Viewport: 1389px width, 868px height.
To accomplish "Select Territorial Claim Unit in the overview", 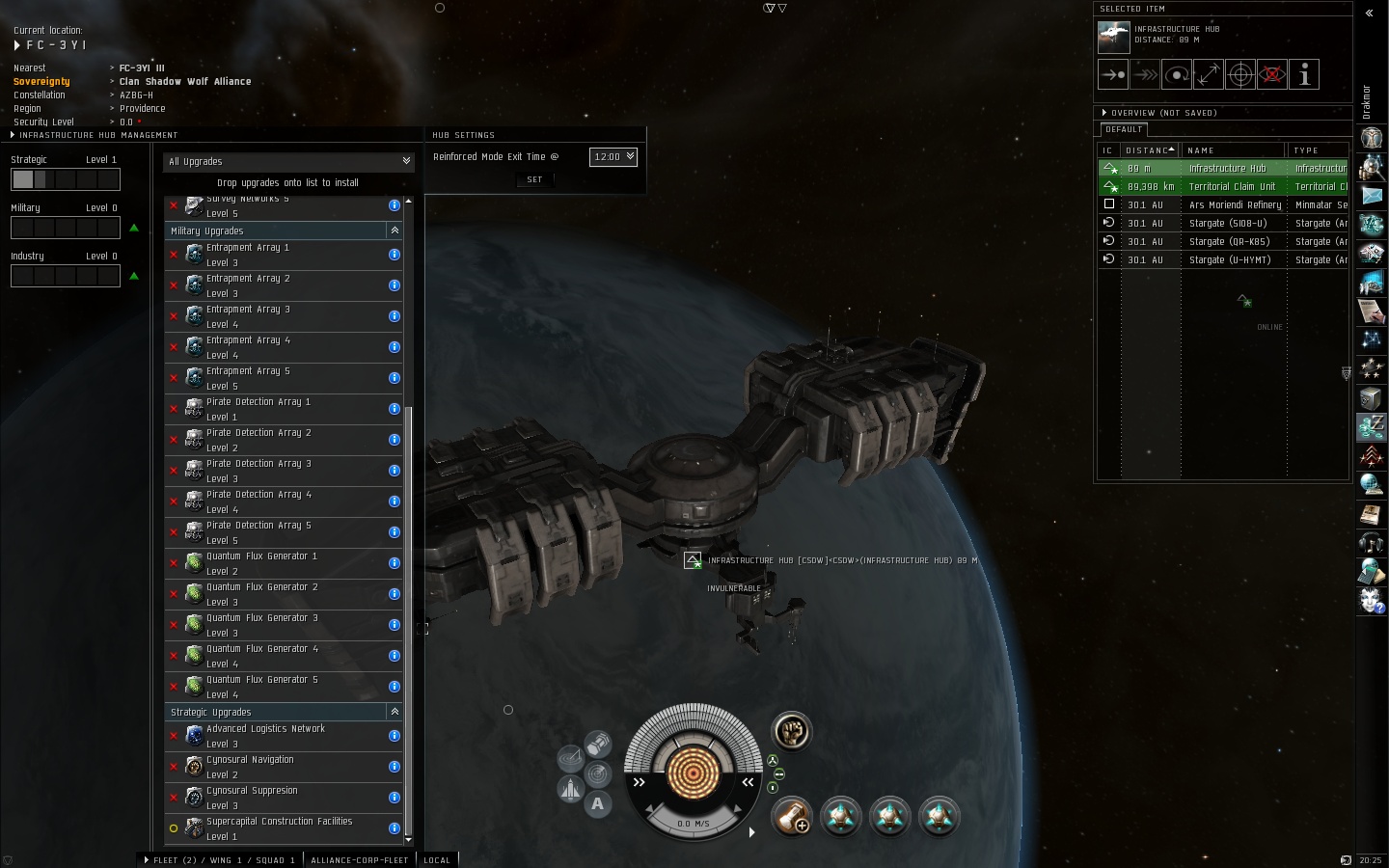I will 1232,186.
